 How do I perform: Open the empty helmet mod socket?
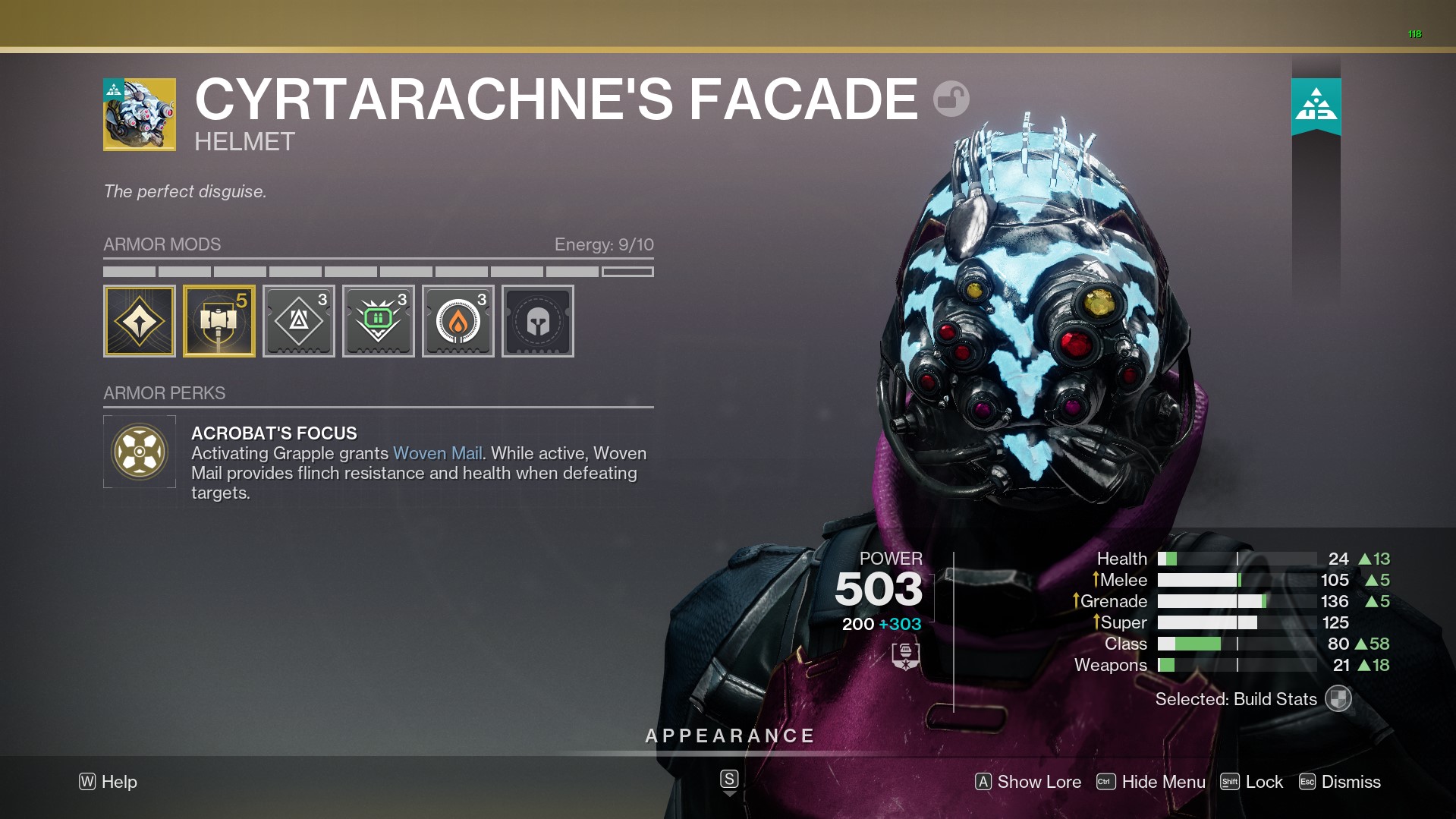(x=538, y=321)
